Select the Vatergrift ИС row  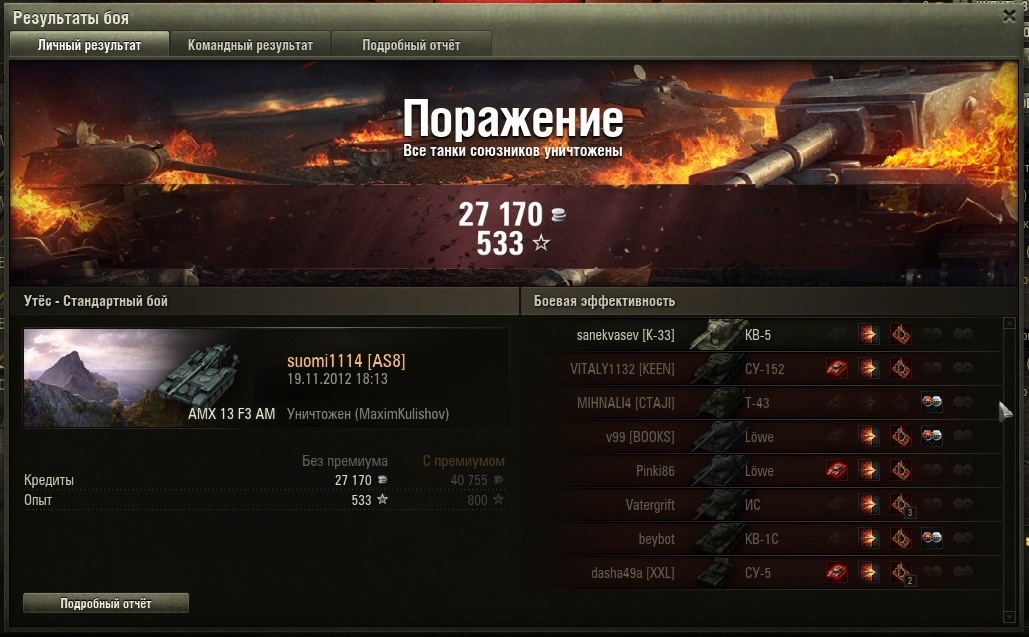(760, 505)
